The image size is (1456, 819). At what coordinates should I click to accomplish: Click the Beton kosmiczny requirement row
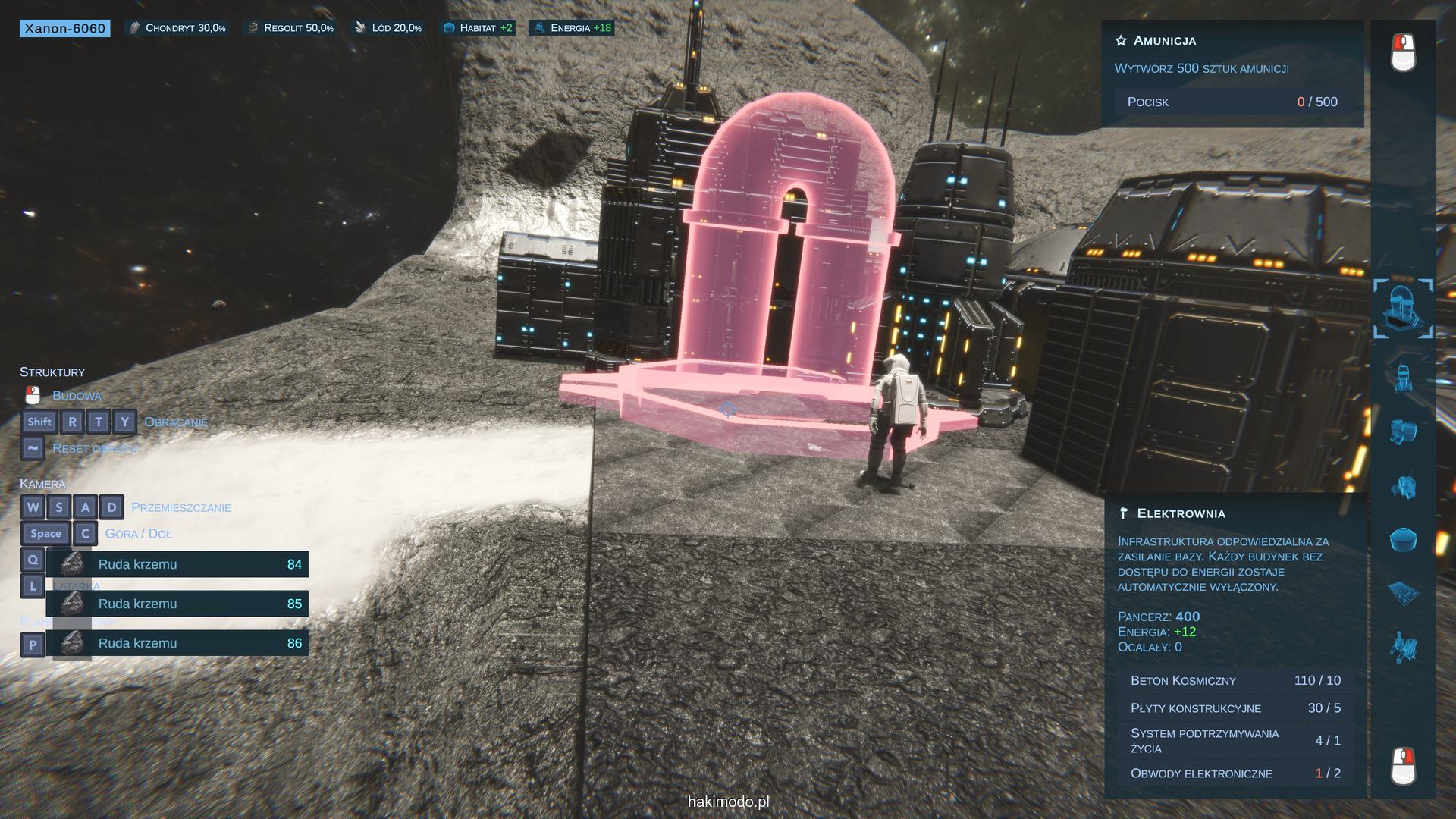click(x=1235, y=680)
